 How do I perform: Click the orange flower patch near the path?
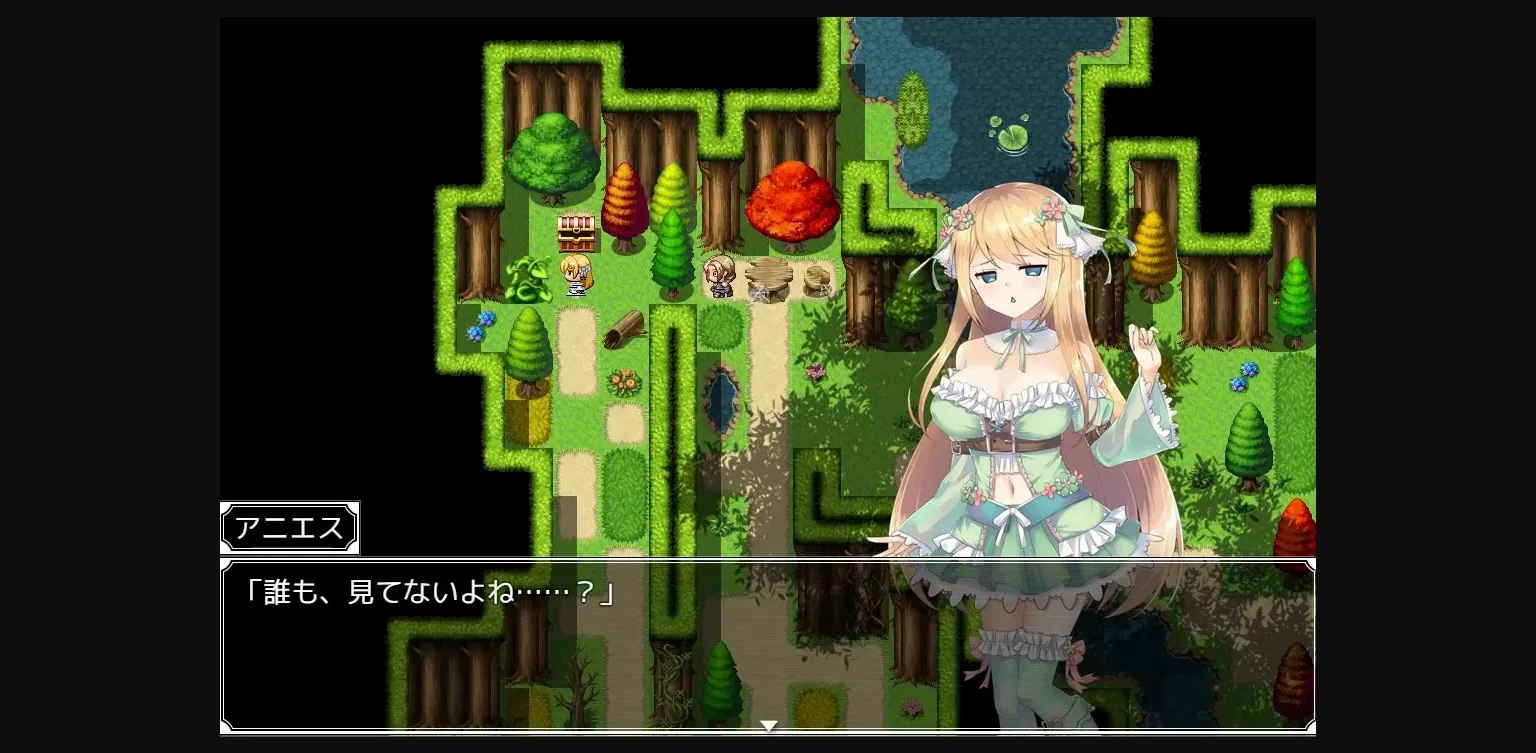click(x=625, y=380)
